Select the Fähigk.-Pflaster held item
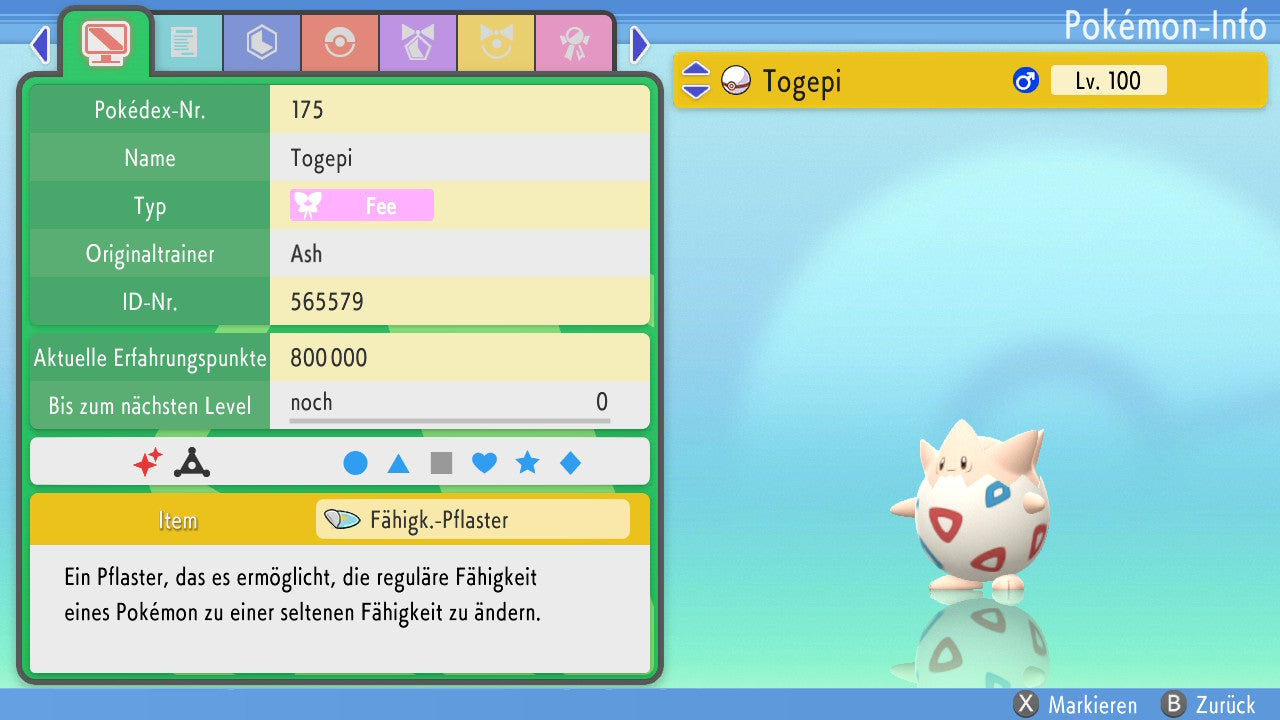 pos(472,520)
